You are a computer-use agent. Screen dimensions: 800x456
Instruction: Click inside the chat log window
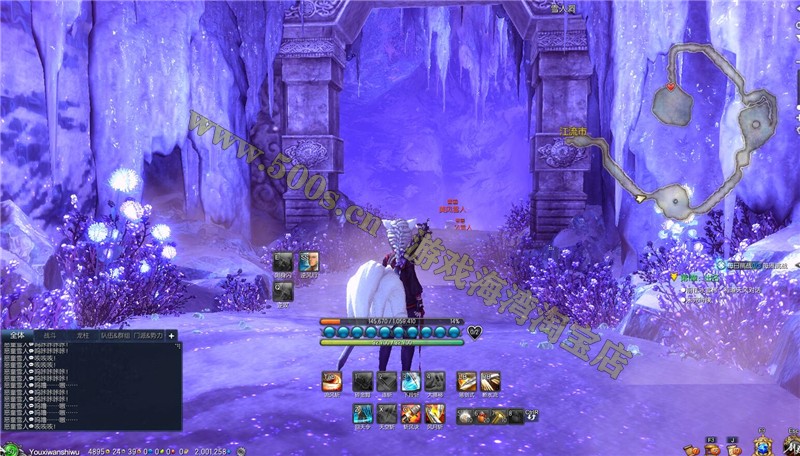90,390
